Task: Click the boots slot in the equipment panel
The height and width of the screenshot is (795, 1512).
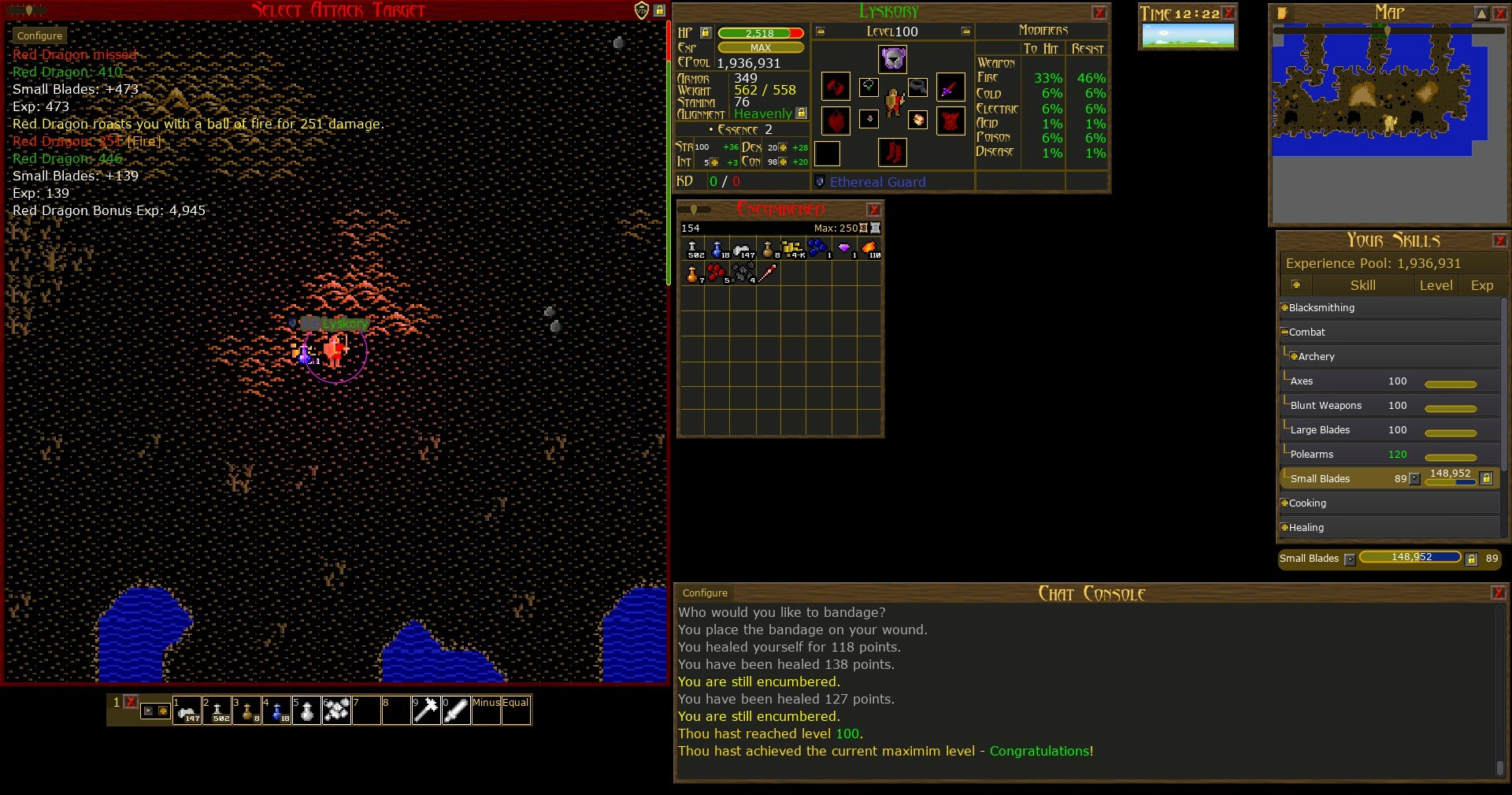Action: click(x=894, y=154)
